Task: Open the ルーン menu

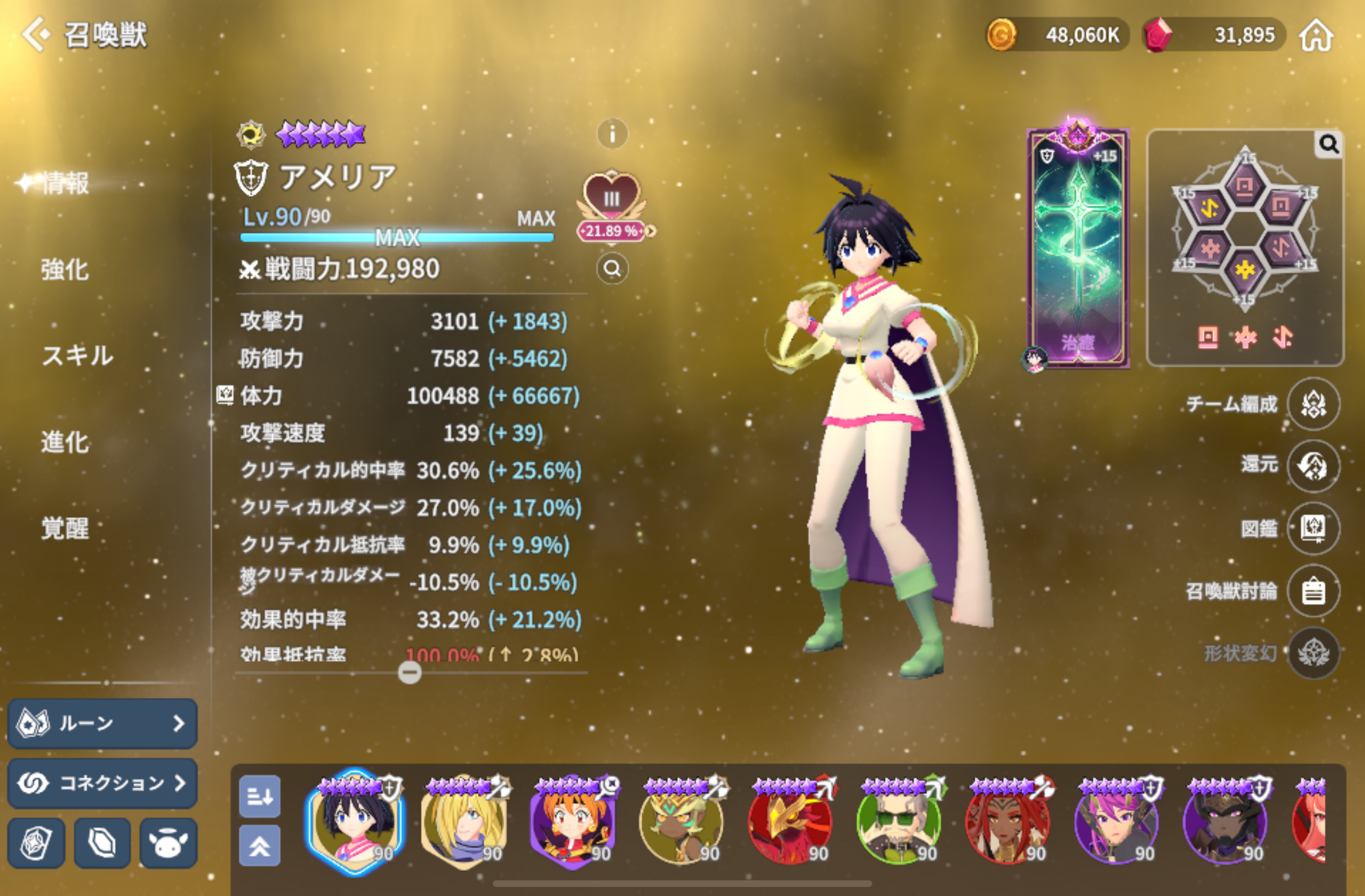Action: pos(102,723)
